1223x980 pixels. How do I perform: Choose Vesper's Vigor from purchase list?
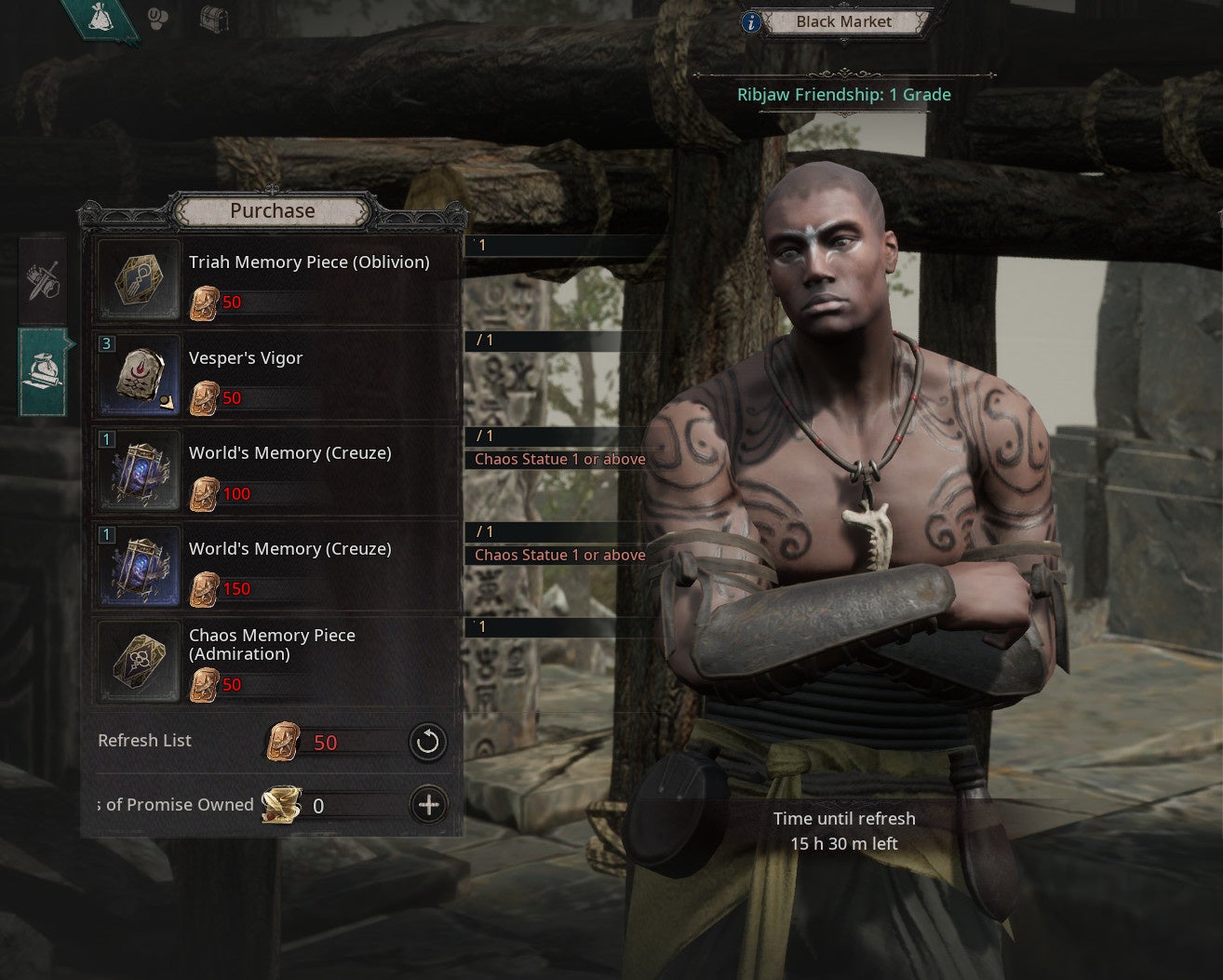pos(276,374)
